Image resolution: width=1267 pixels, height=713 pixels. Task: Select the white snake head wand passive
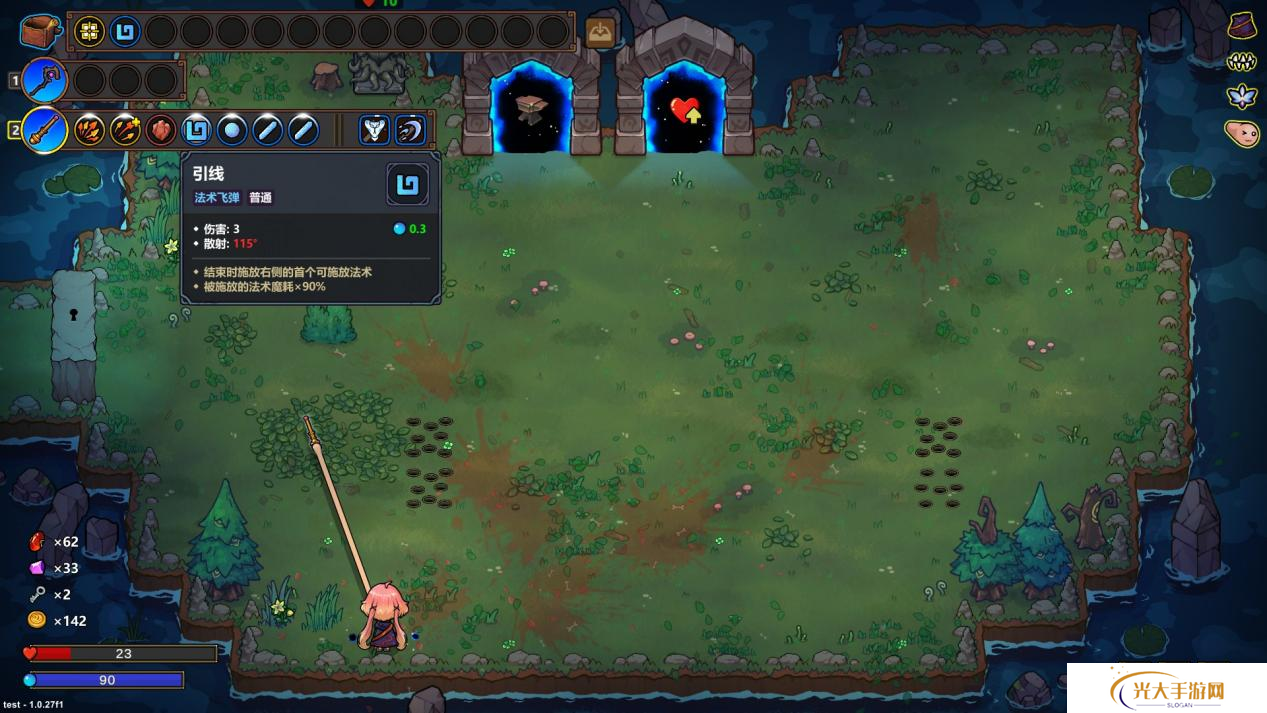tap(374, 130)
